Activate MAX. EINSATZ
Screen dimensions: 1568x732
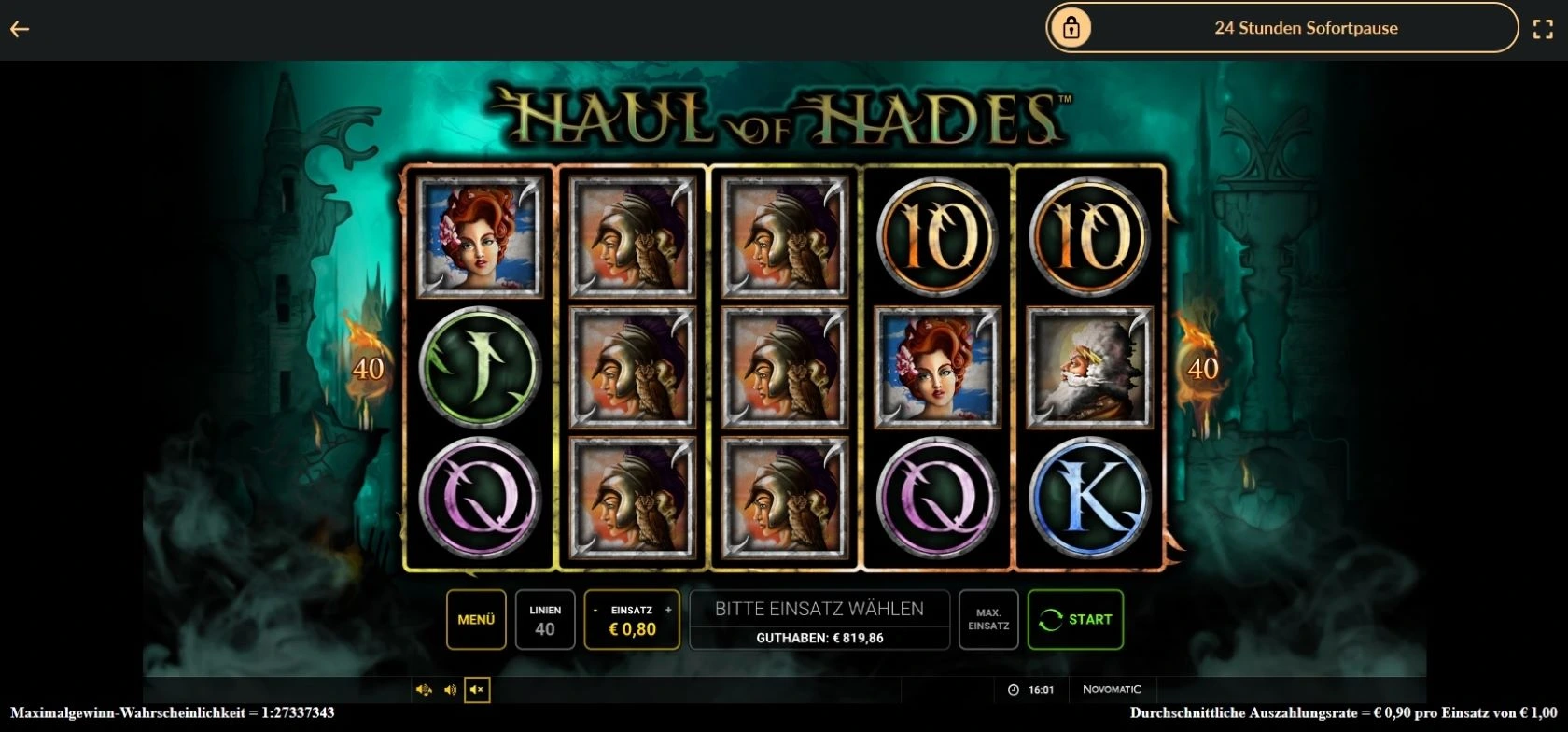pyautogui.click(x=987, y=619)
